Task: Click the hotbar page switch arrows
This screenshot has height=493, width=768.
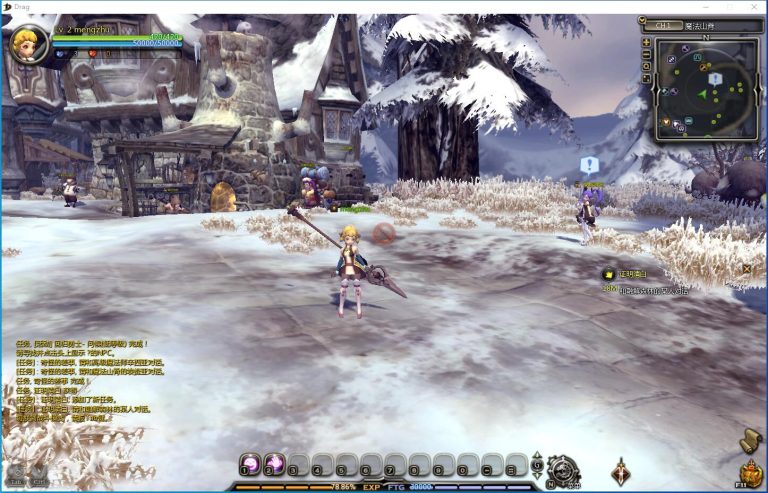Action: pos(538,463)
